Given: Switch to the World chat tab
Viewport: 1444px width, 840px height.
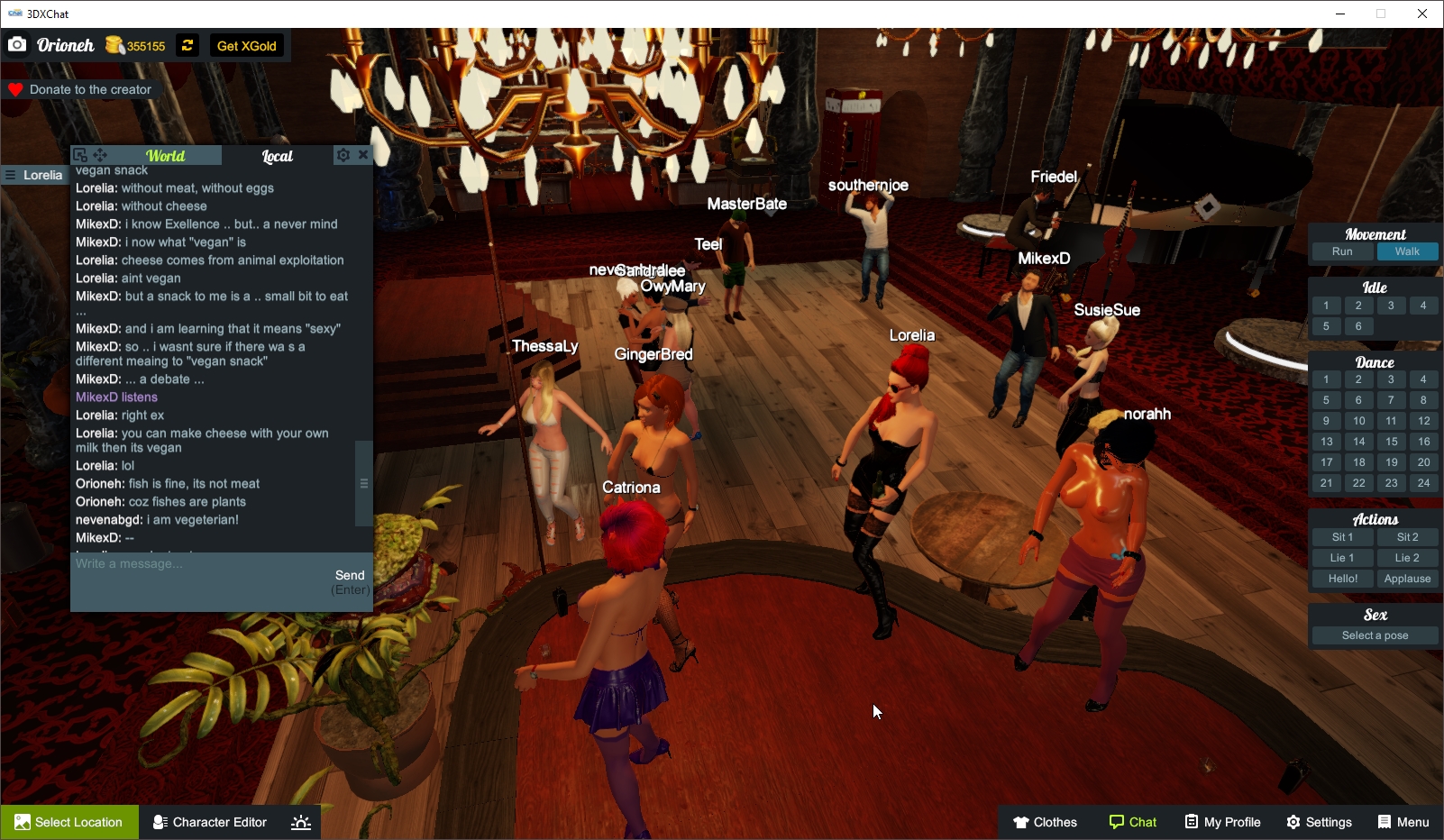Looking at the screenshot, I should (166, 155).
